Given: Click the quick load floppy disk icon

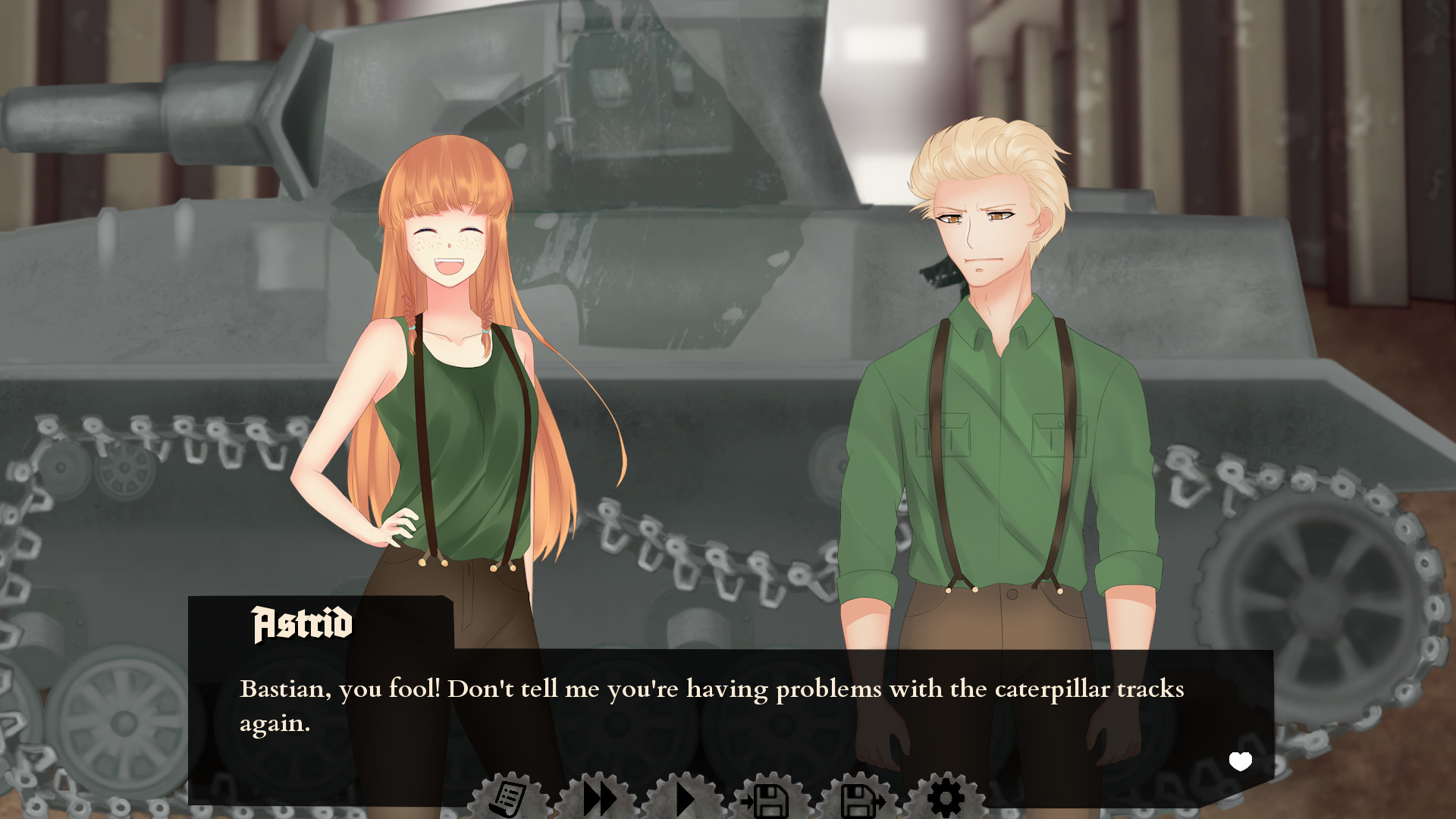Looking at the screenshot, I should [857, 798].
